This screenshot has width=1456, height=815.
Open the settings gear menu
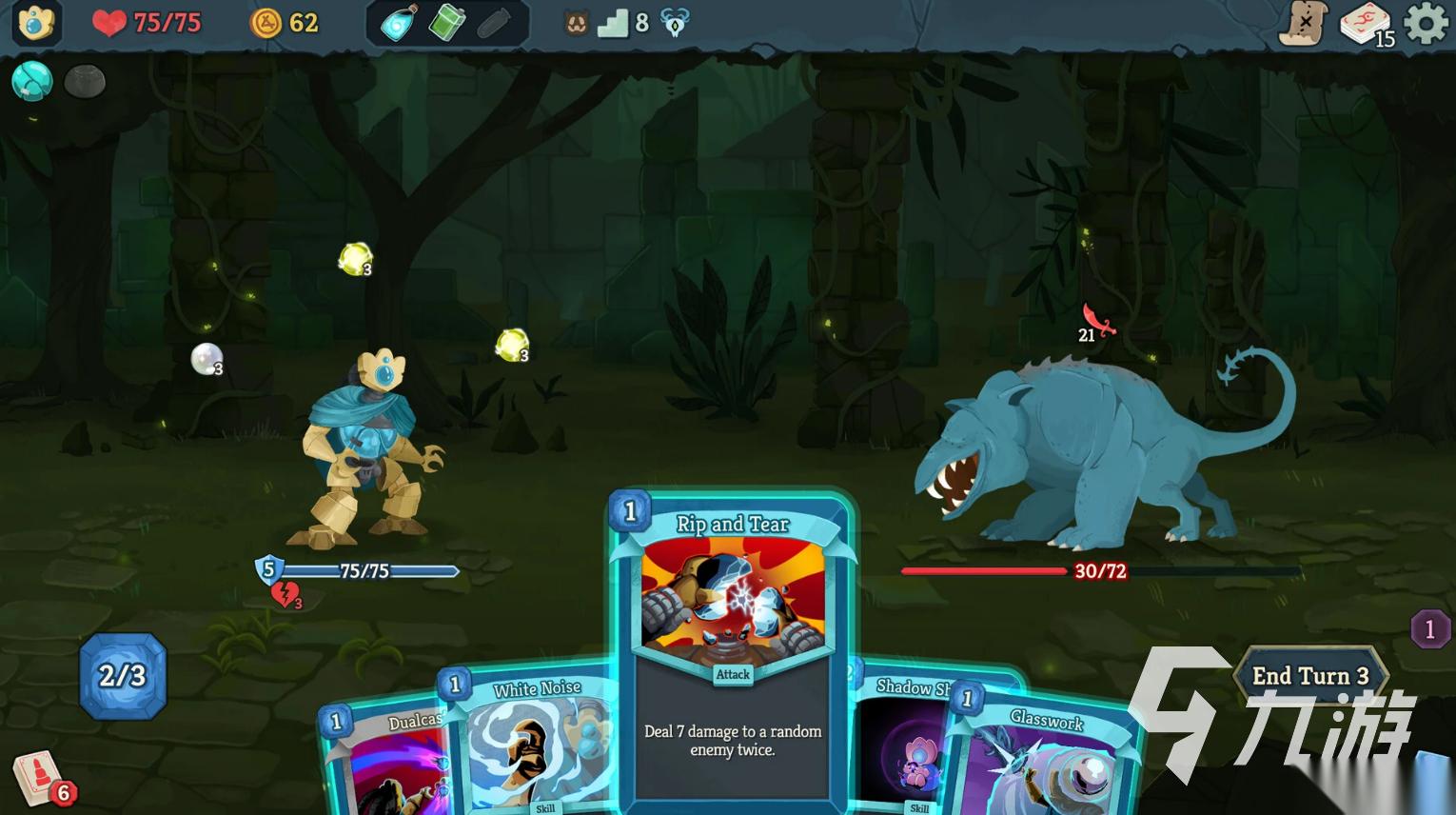click(1426, 23)
